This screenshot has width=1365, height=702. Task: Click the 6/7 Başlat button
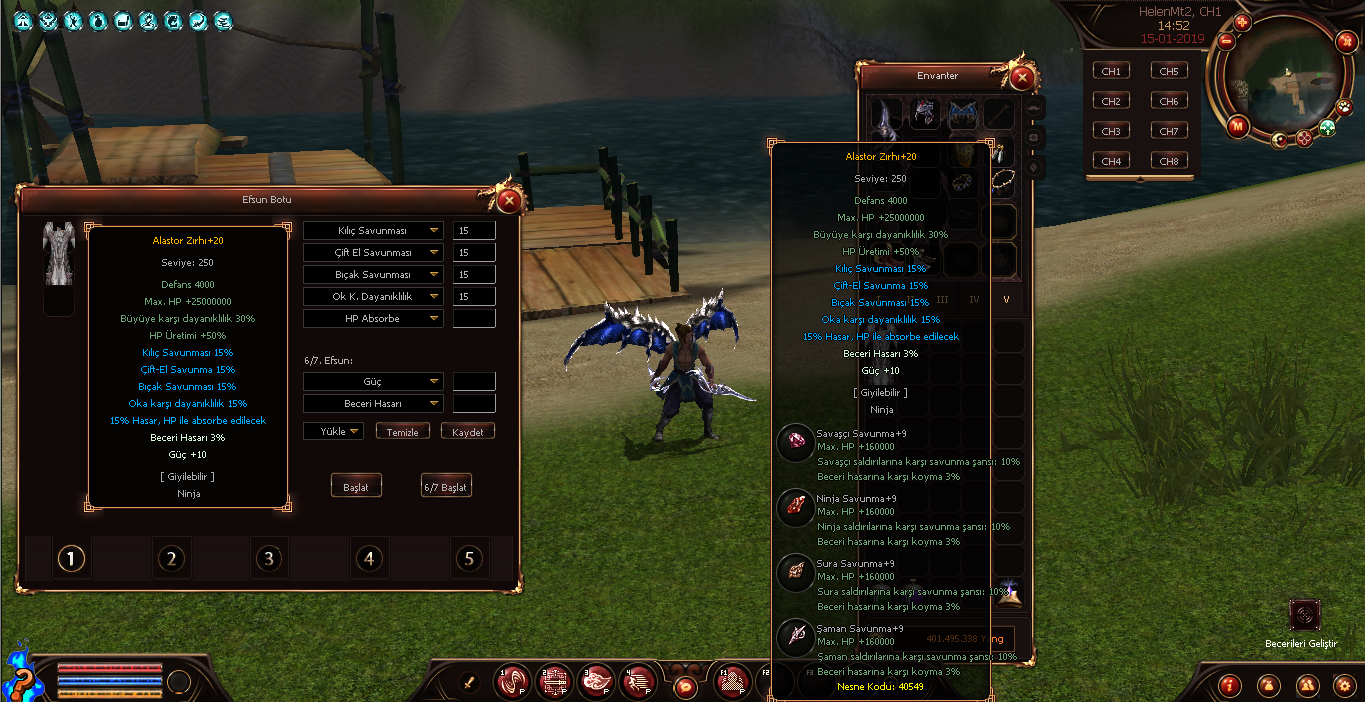pyautogui.click(x=446, y=487)
